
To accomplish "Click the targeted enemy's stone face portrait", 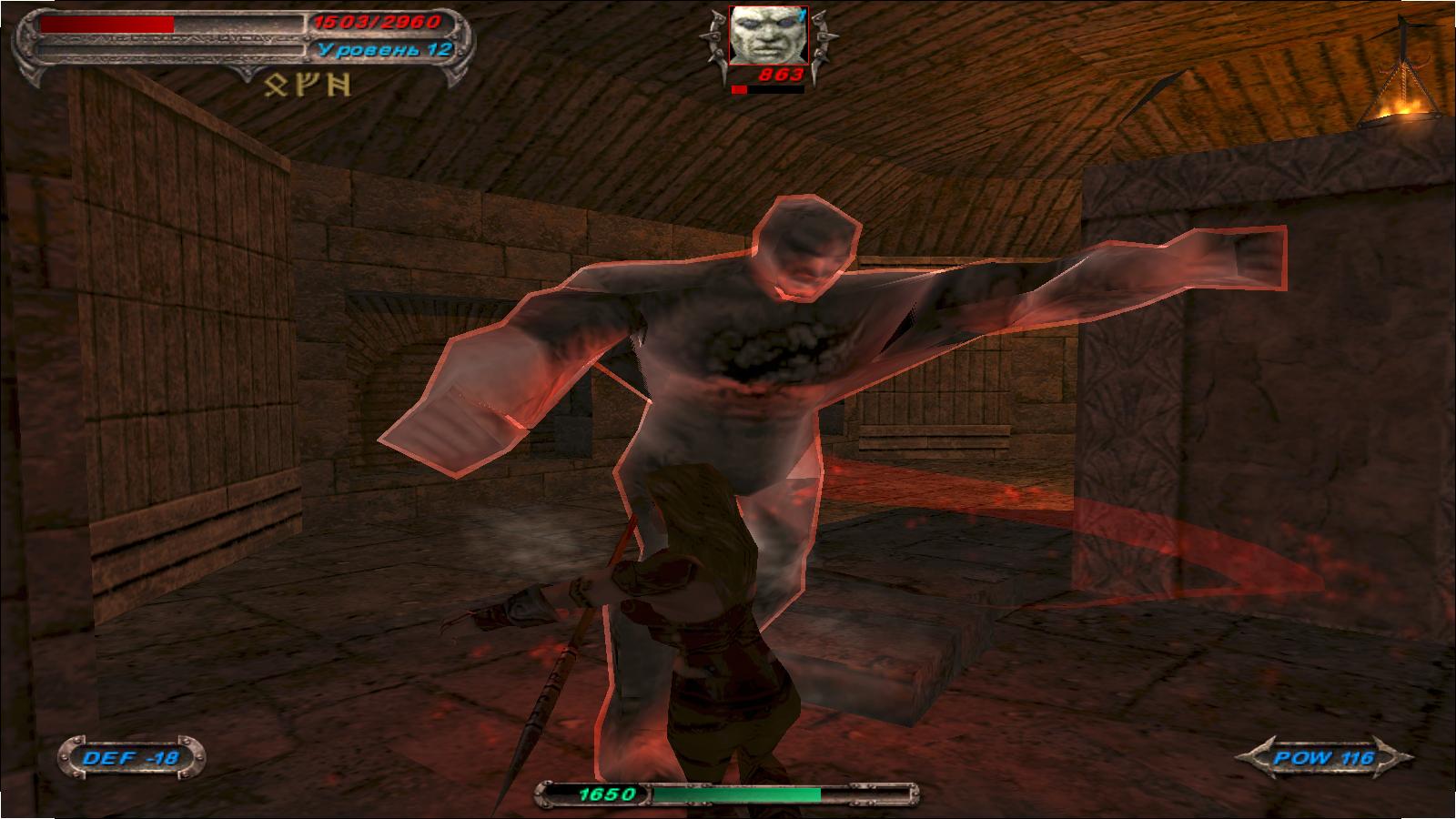I will [763, 38].
